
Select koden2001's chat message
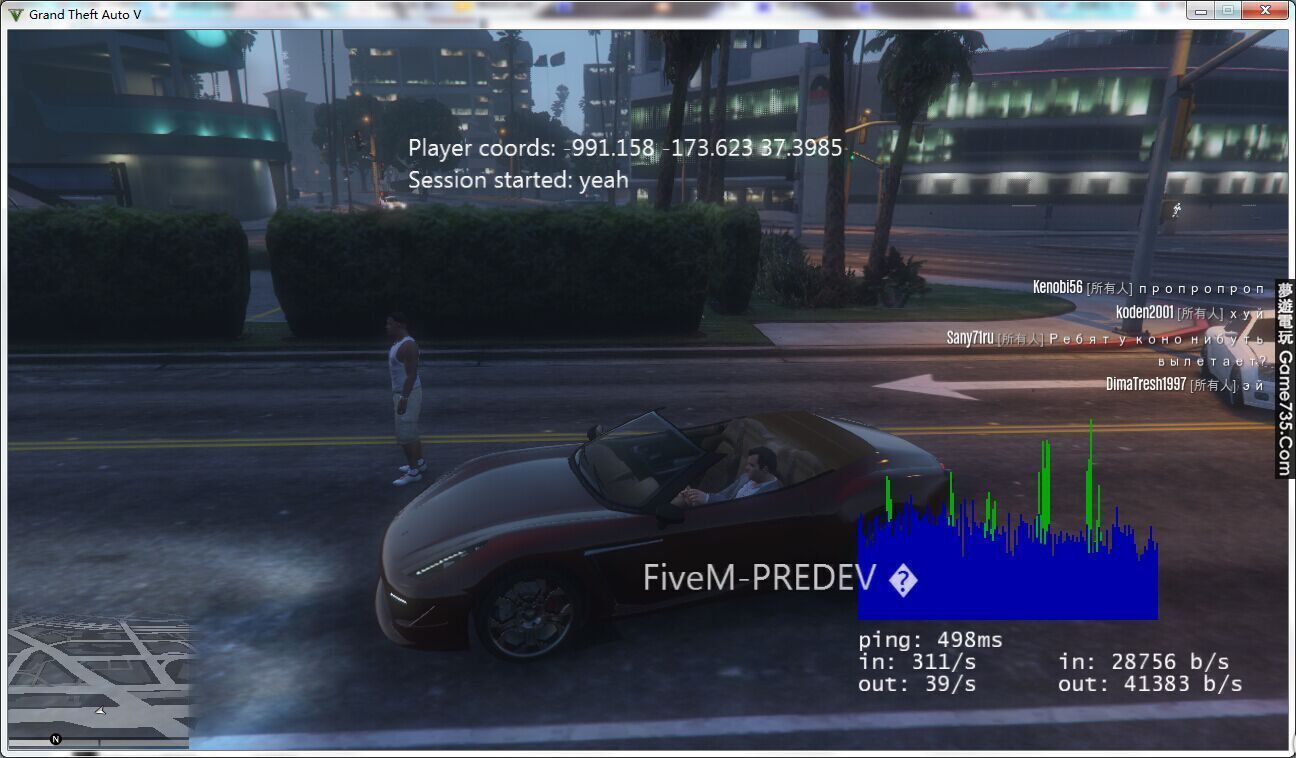click(1189, 313)
